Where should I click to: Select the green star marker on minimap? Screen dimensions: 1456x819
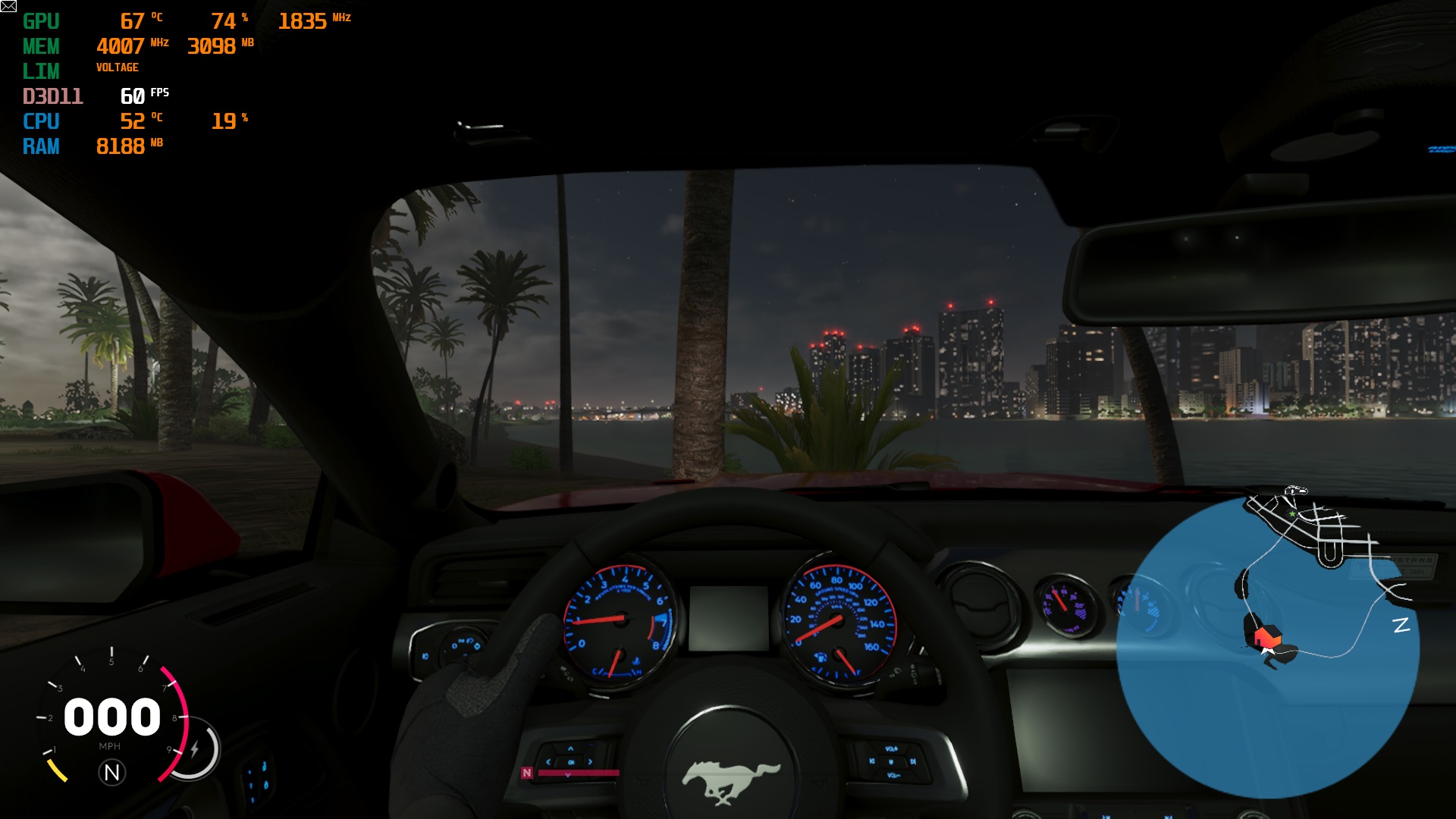click(x=1291, y=514)
